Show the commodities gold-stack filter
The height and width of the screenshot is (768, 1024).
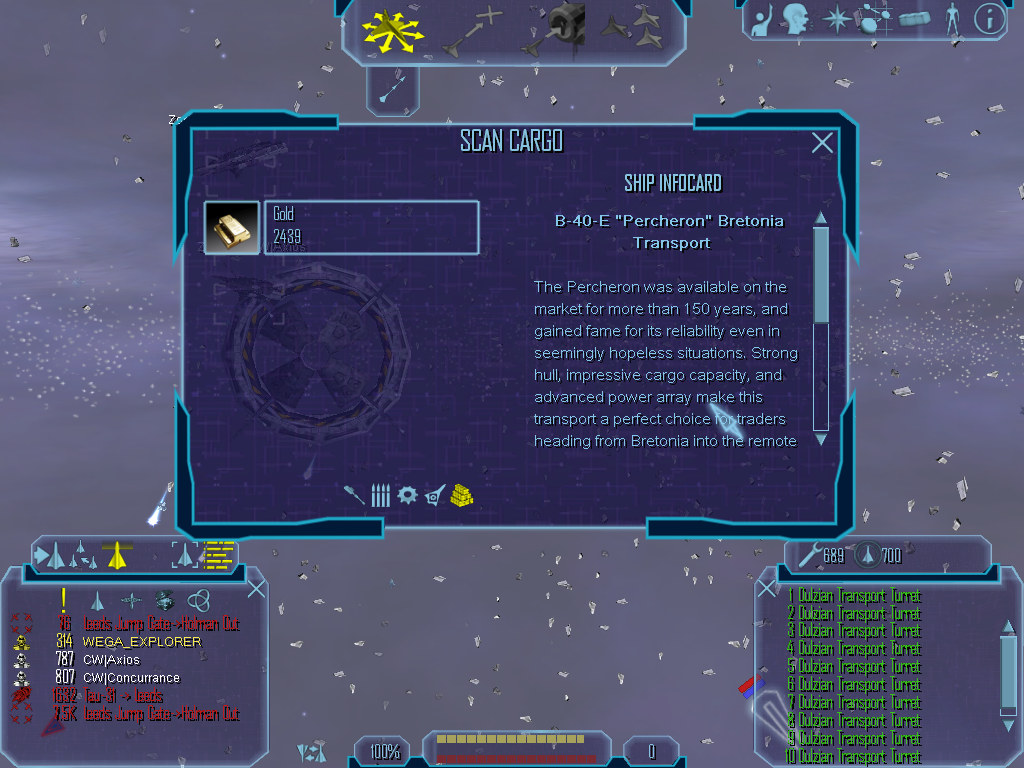tap(461, 495)
